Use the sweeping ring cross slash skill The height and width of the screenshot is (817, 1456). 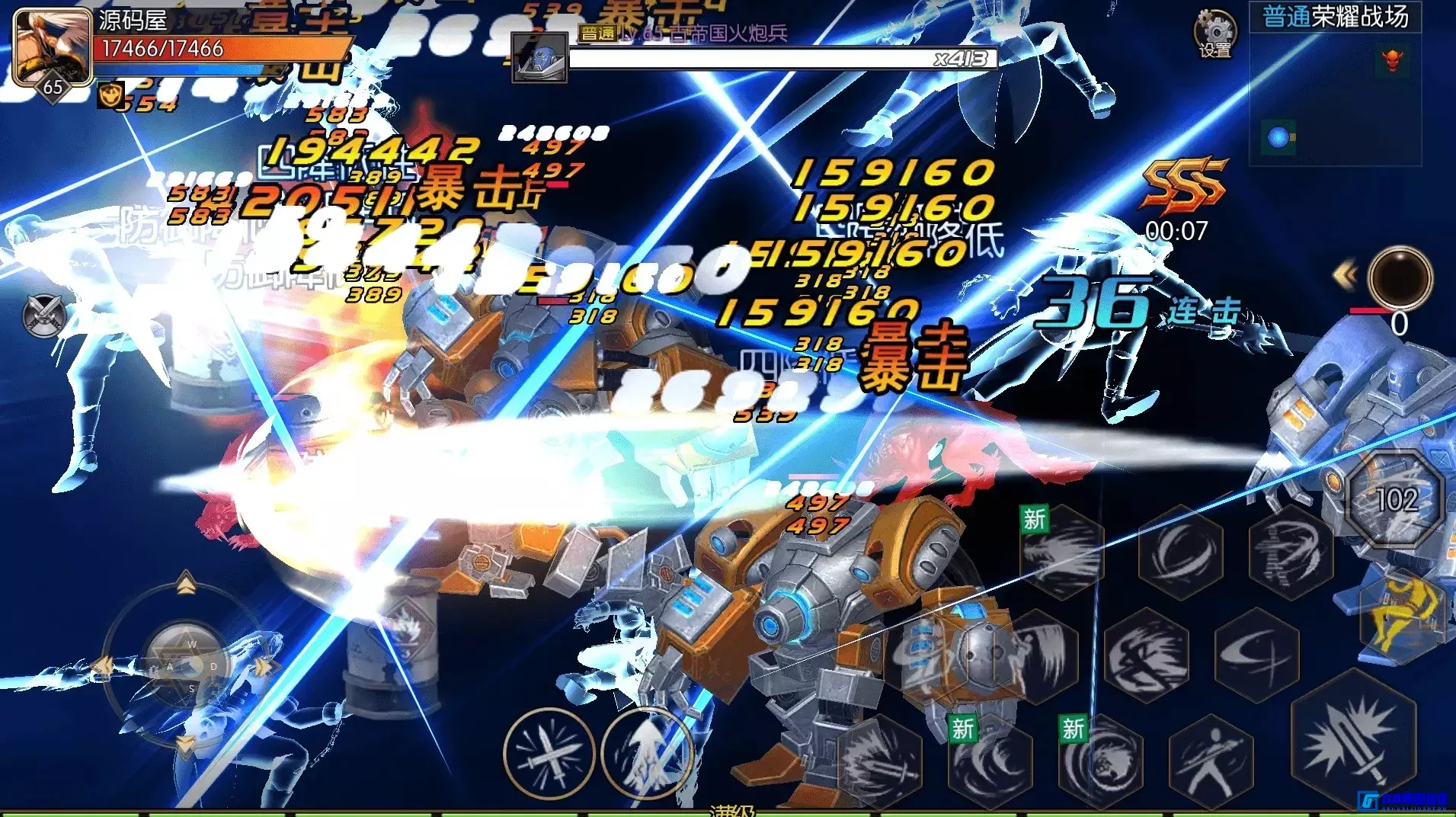coord(1256,655)
